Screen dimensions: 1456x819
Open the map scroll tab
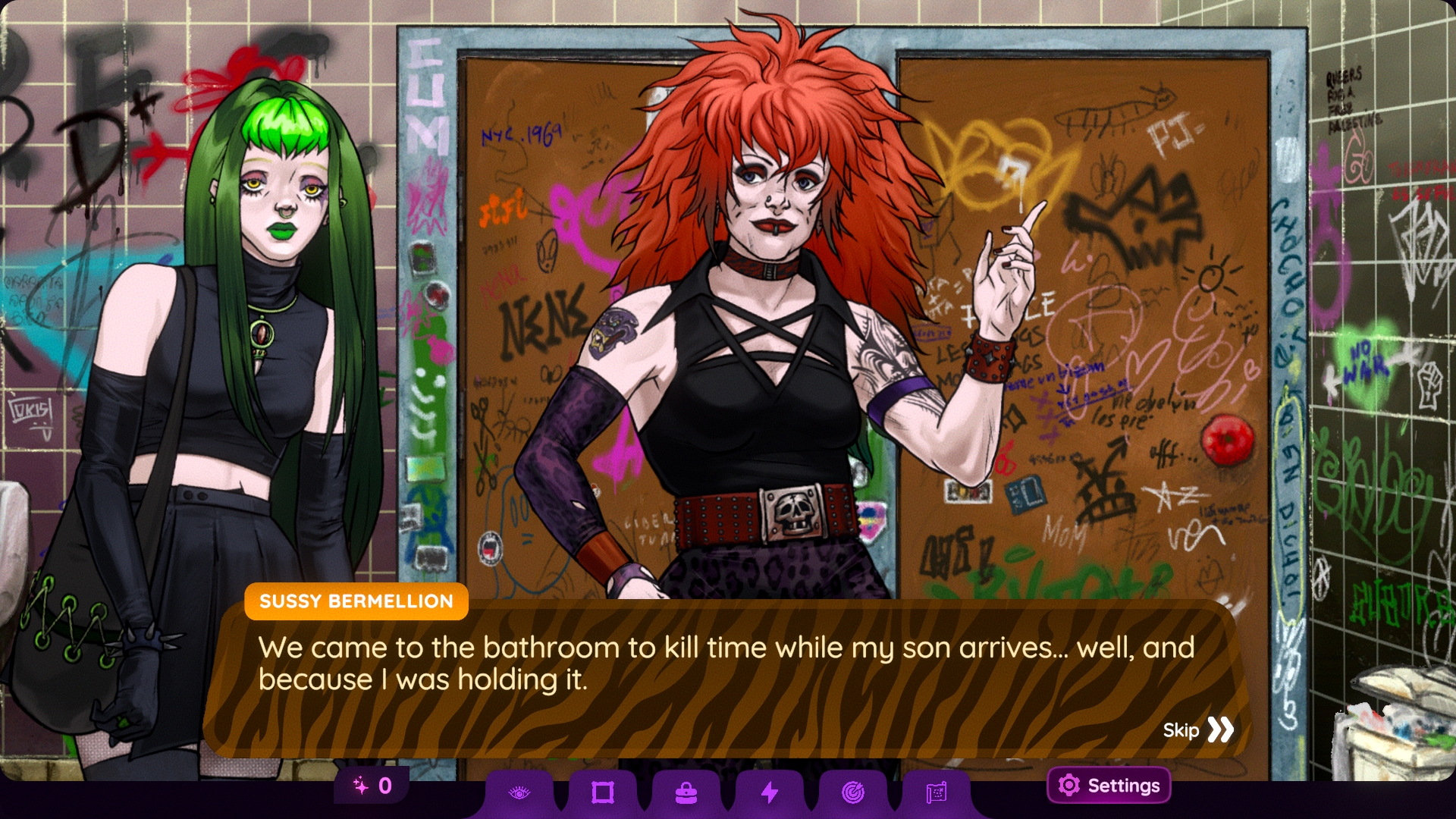click(937, 793)
